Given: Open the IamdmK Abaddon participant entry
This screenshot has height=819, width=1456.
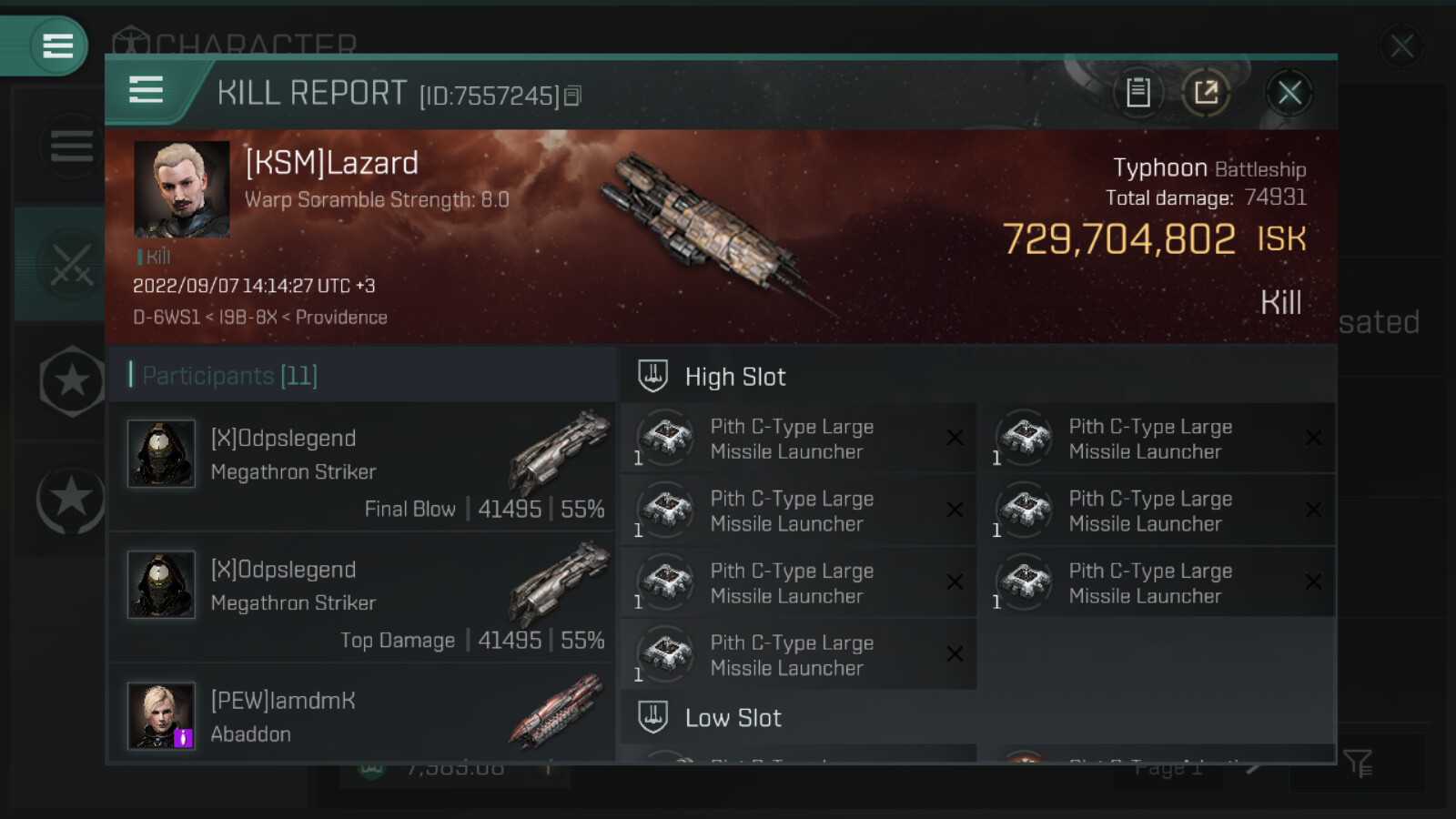Looking at the screenshot, I should pos(362,717).
